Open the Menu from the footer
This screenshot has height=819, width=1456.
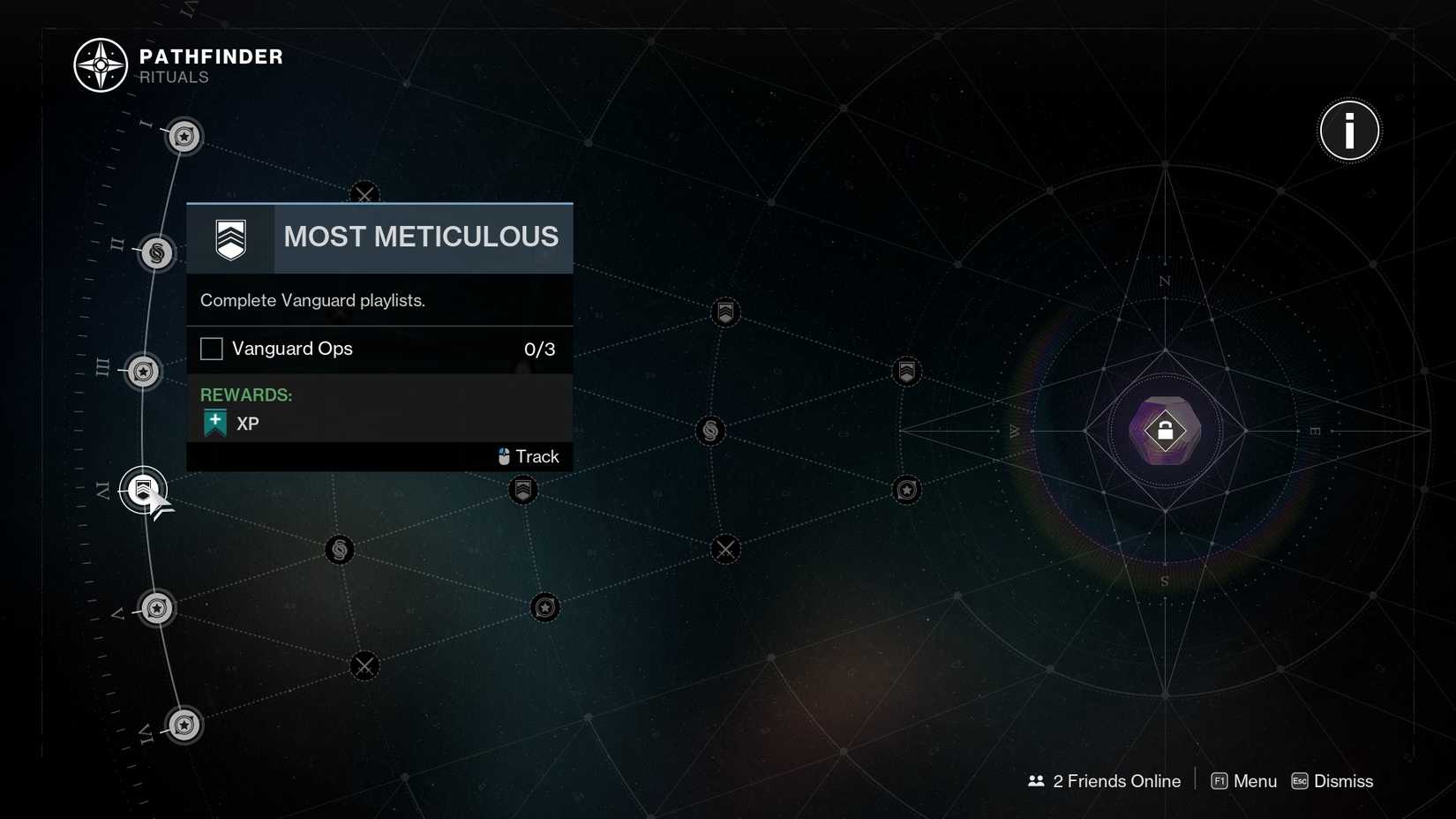click(1244, 781)
